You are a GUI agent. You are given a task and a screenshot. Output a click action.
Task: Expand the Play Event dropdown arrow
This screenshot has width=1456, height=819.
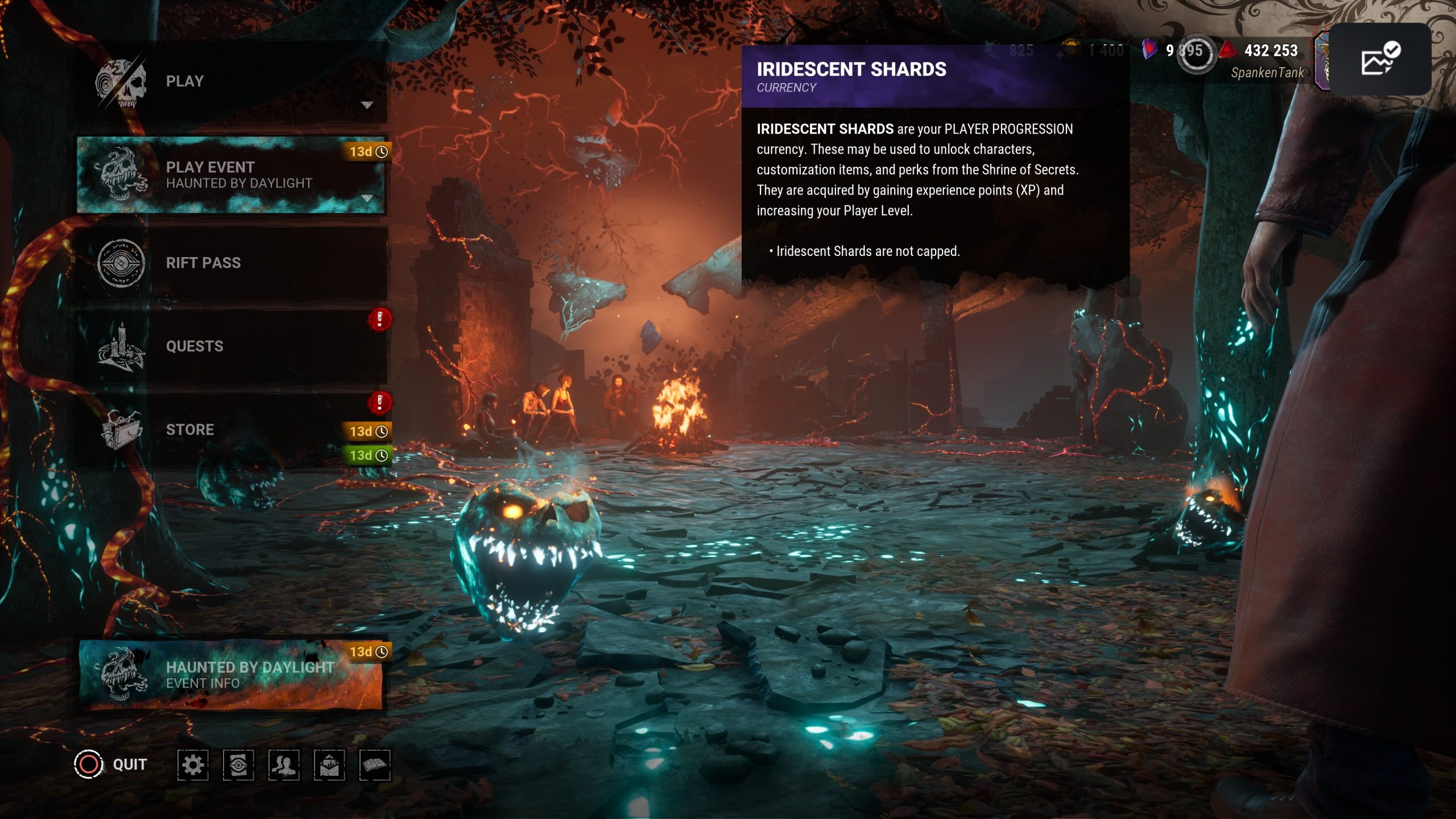click(367, 198)
